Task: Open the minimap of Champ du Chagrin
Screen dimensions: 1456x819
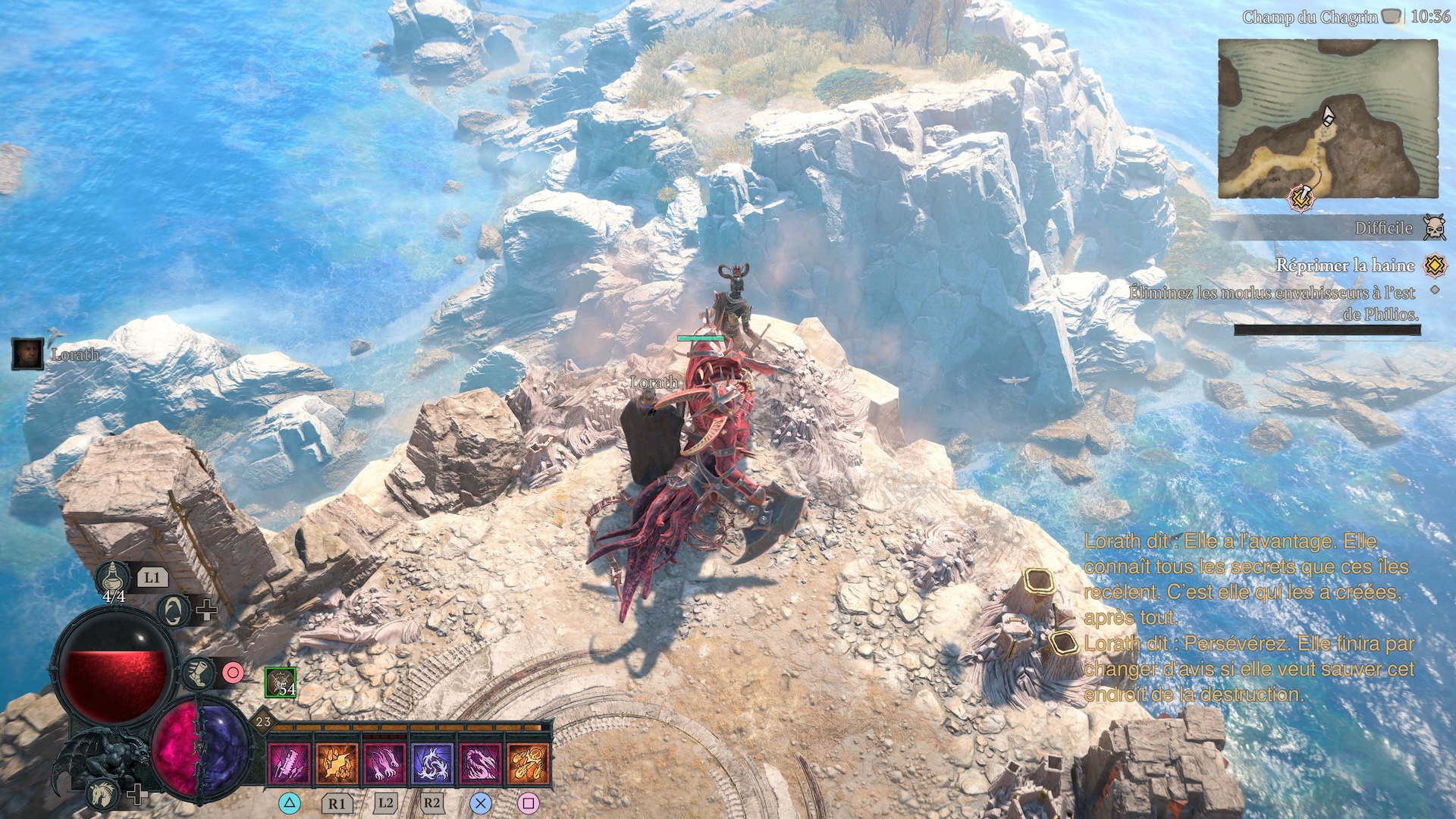Action: coord(1327,118)
